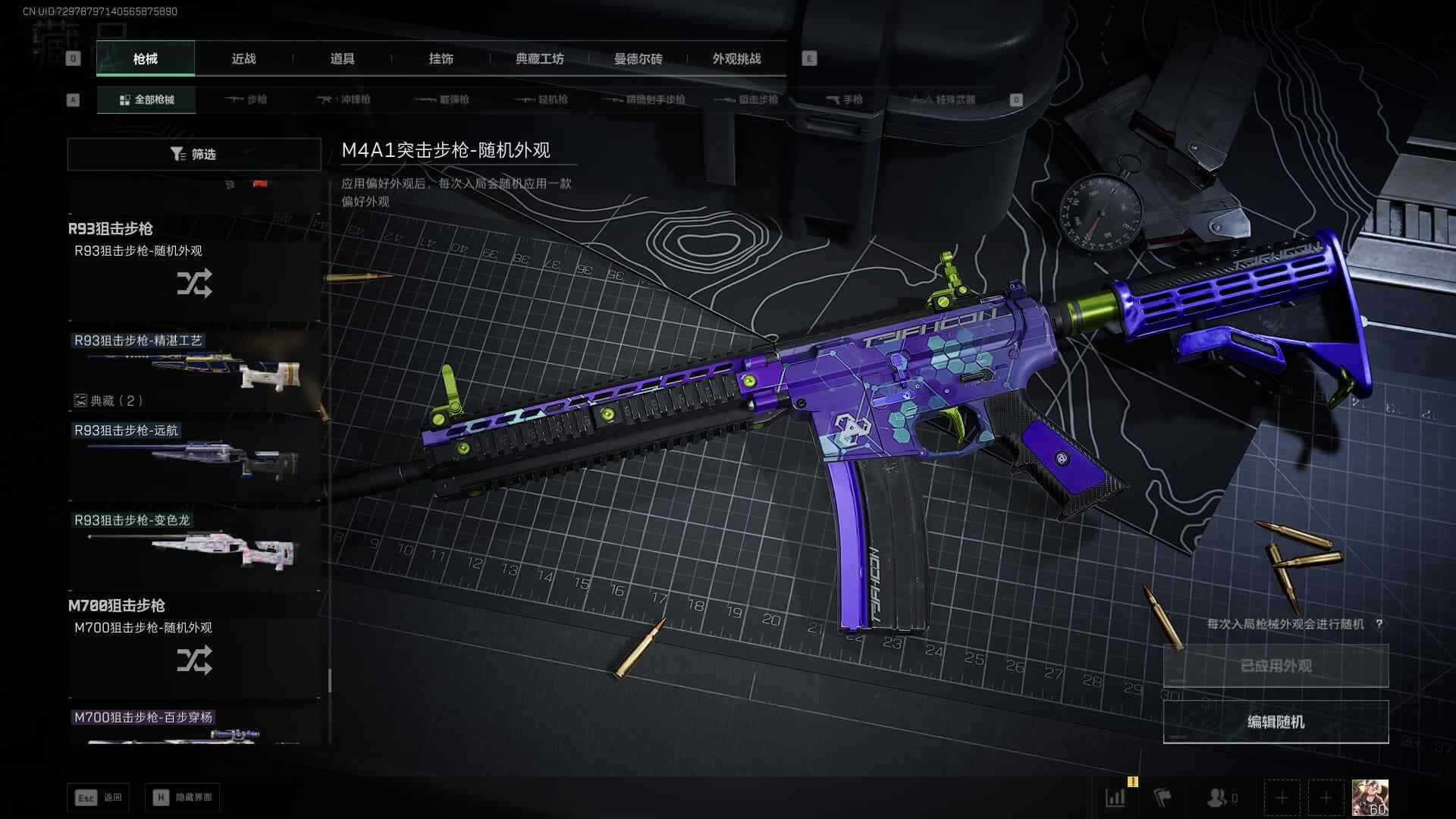This screenshot has height=819, width=1456.
Task: Open the 外观挑战 challenges tab
Action: click(736, 59)
